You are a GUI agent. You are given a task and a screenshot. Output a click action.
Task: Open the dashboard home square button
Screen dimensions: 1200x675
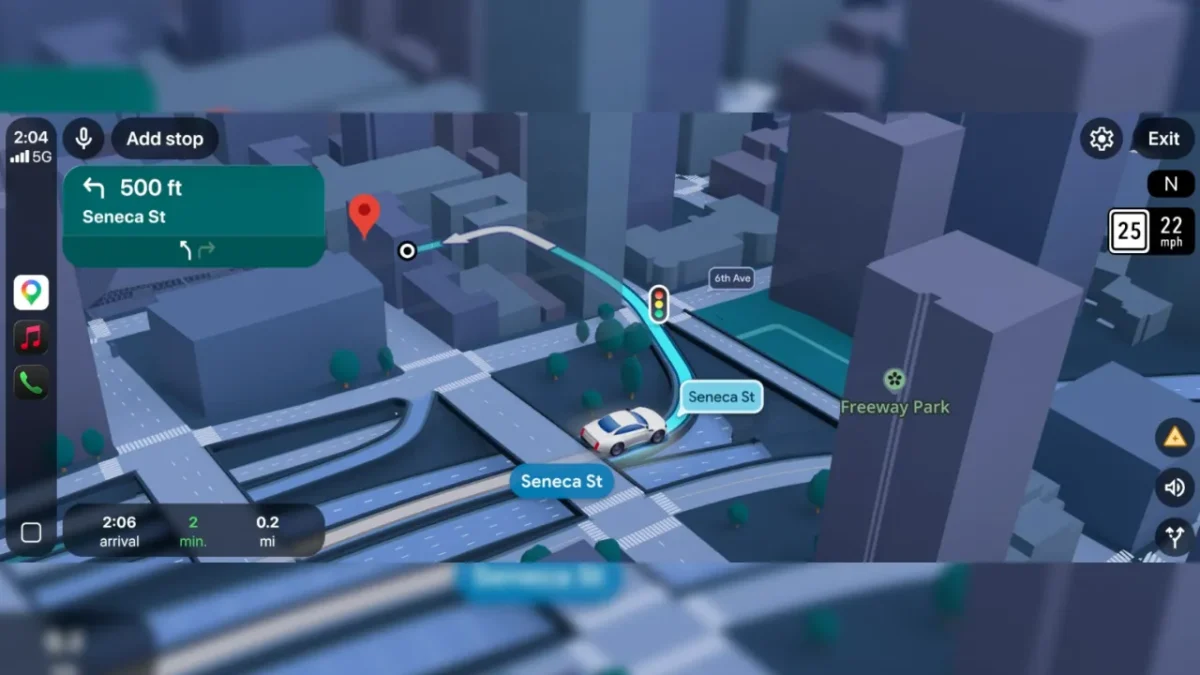click(x=31, y=533)
